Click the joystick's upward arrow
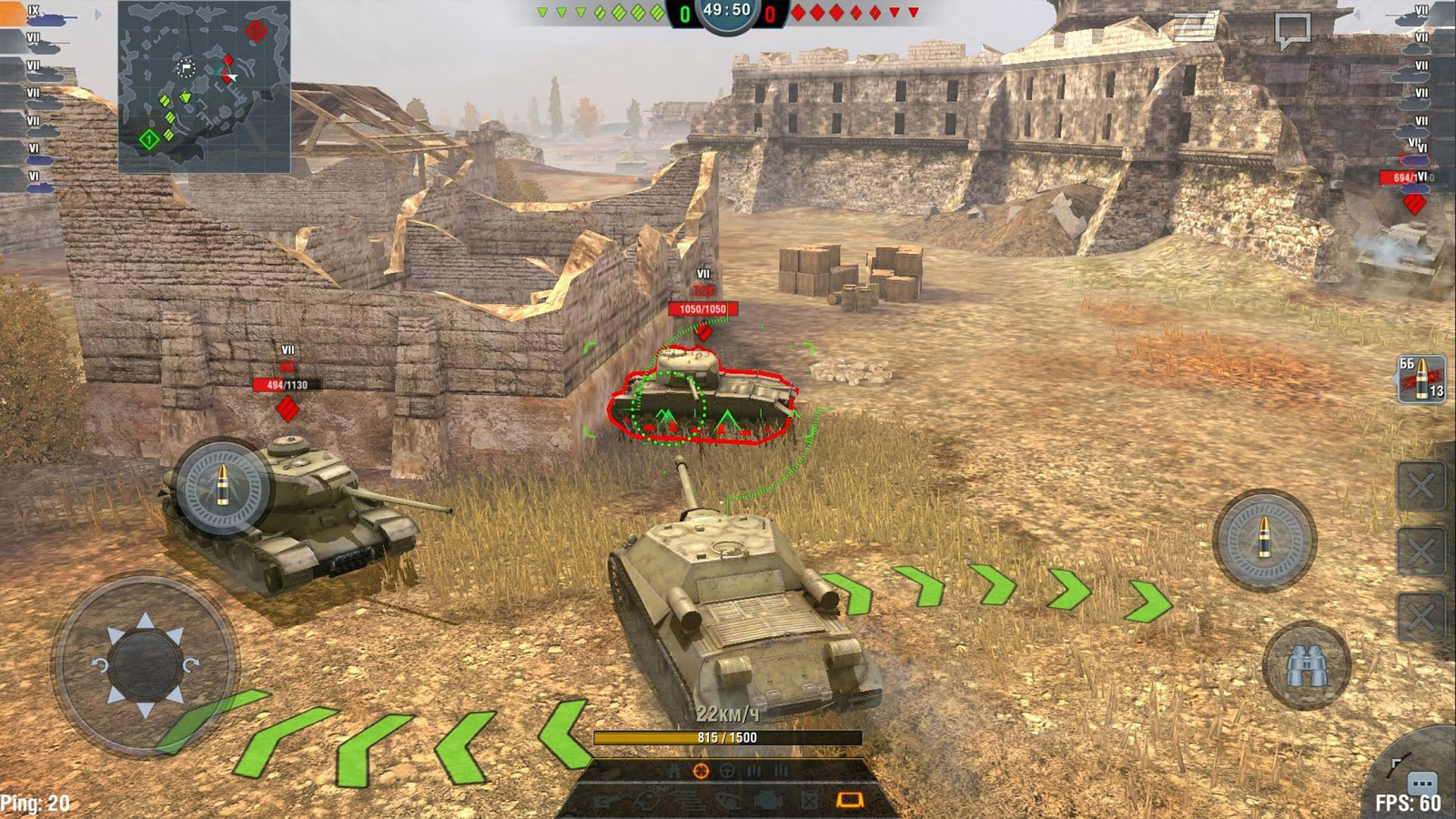The width and height of the screenshot is (1456, 819). pos(146,622)
